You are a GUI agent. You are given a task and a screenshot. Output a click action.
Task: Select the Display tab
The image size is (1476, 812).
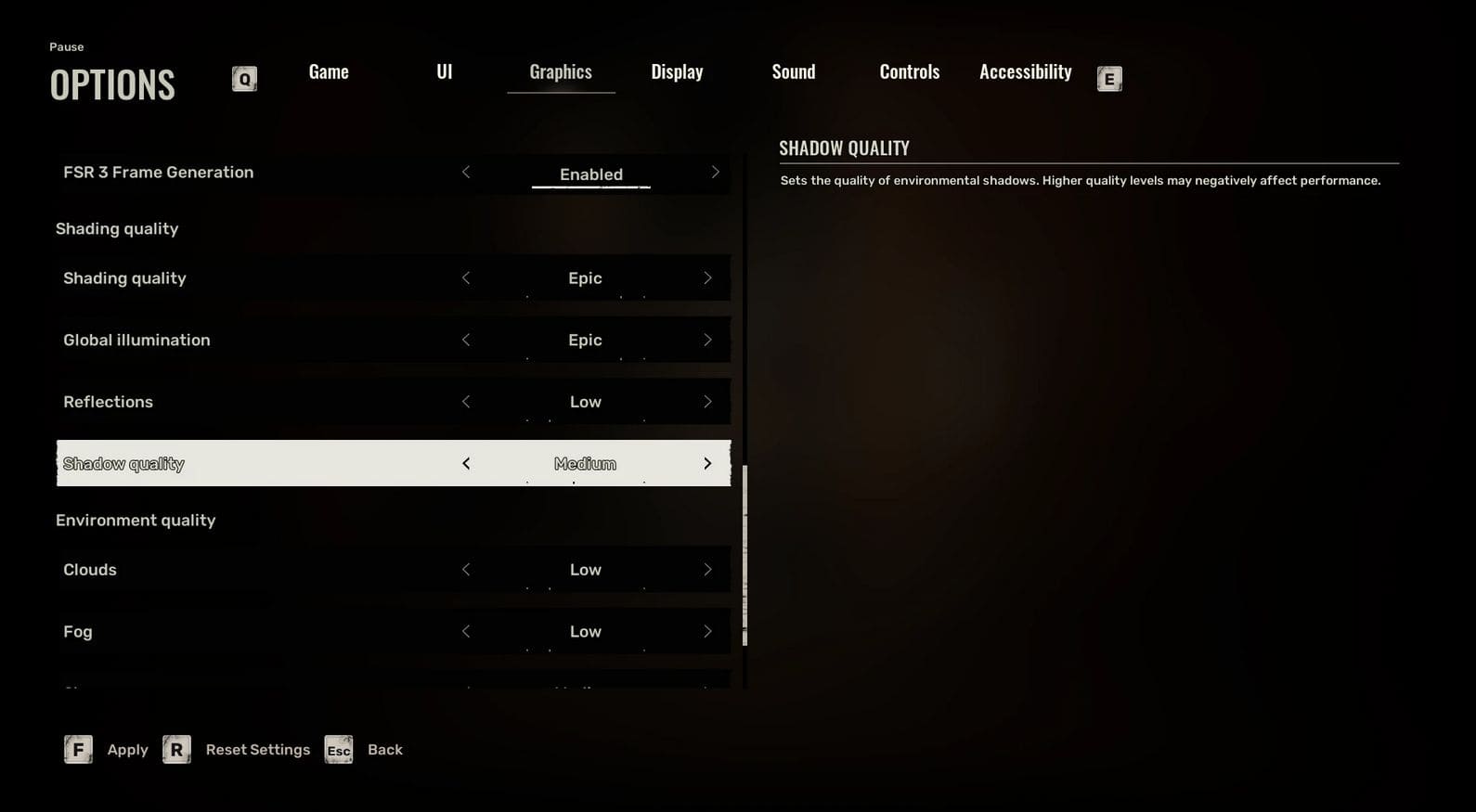677,72
